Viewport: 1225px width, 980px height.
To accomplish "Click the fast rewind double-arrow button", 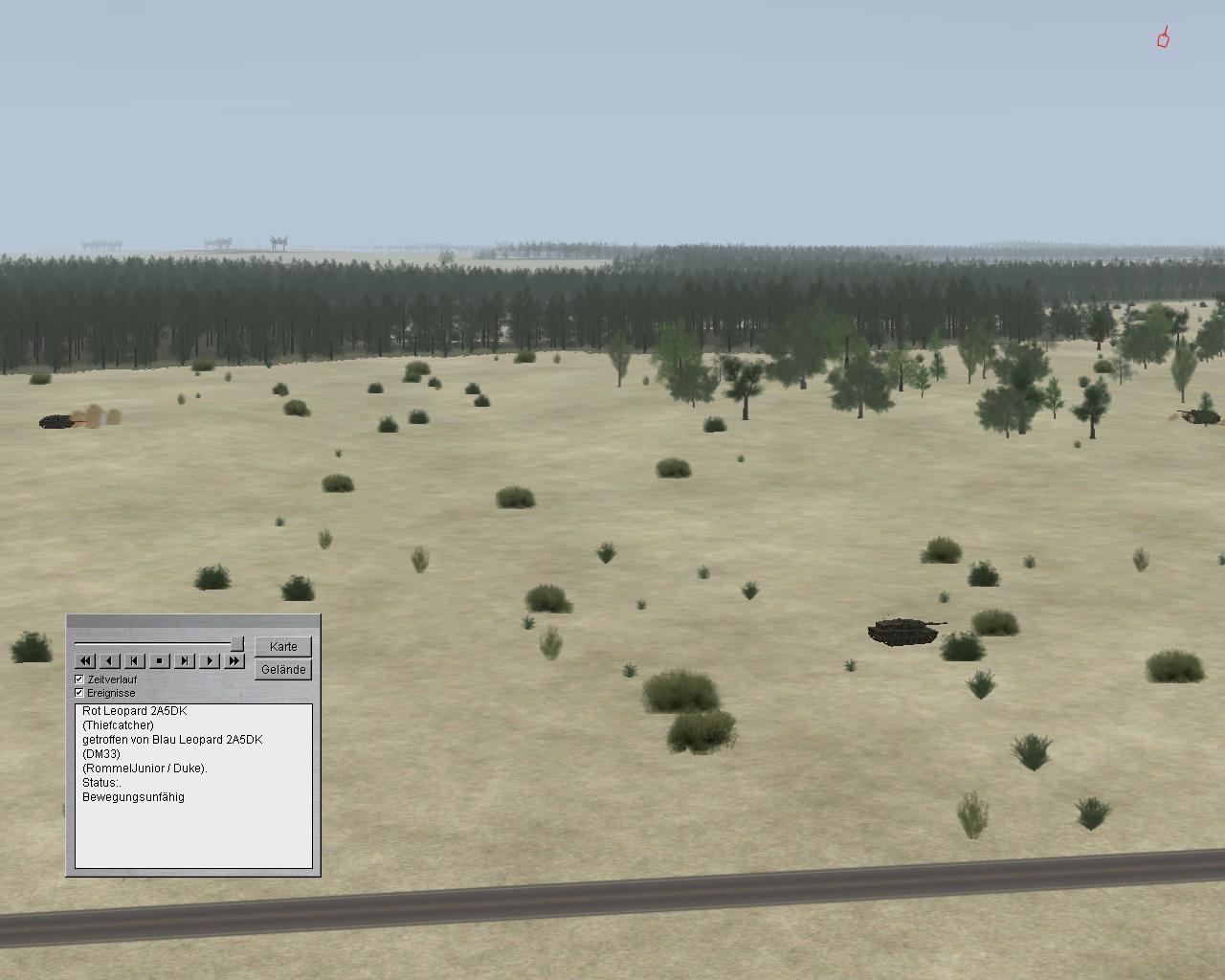I will point(85,660).
